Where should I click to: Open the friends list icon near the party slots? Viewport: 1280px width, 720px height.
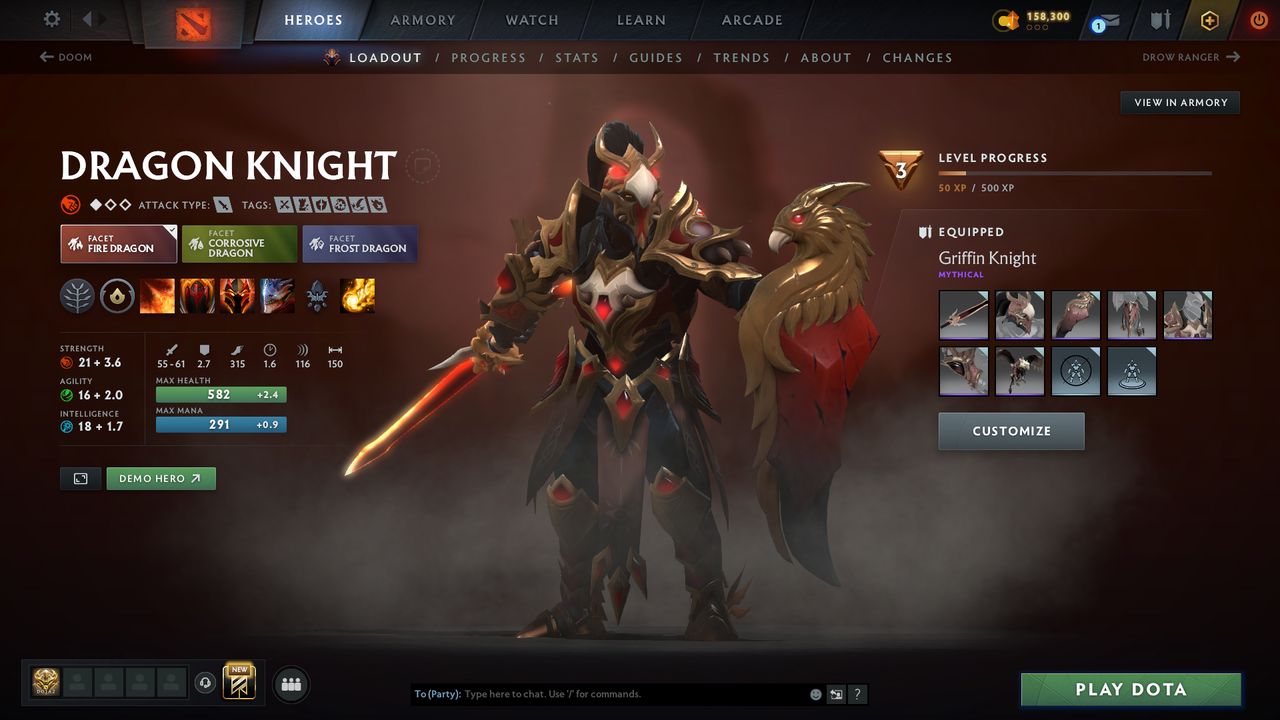click(290, 684)
